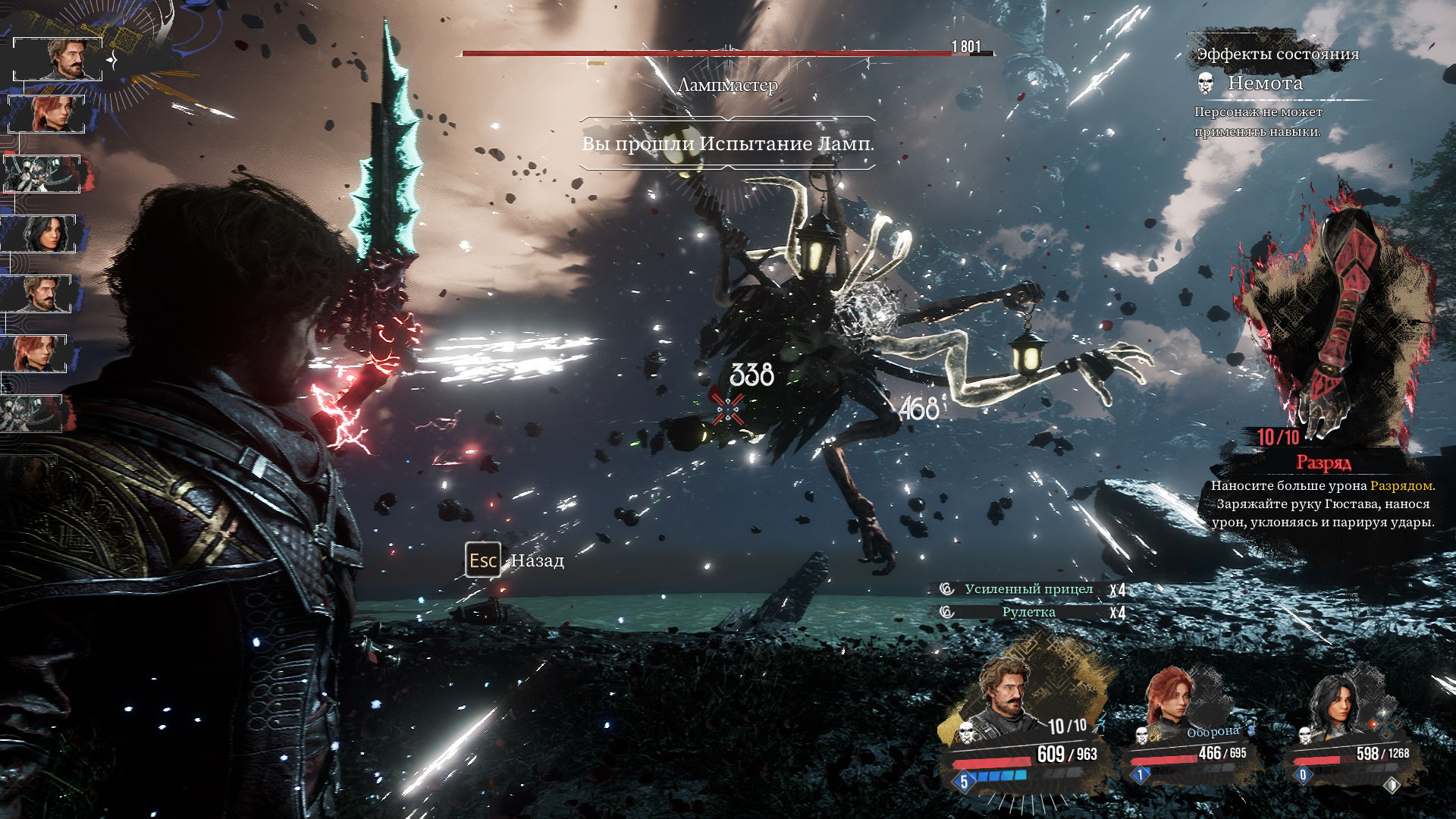
Task: Choose Lune's party portrait with Оборона label
Action: [1172, 701]
